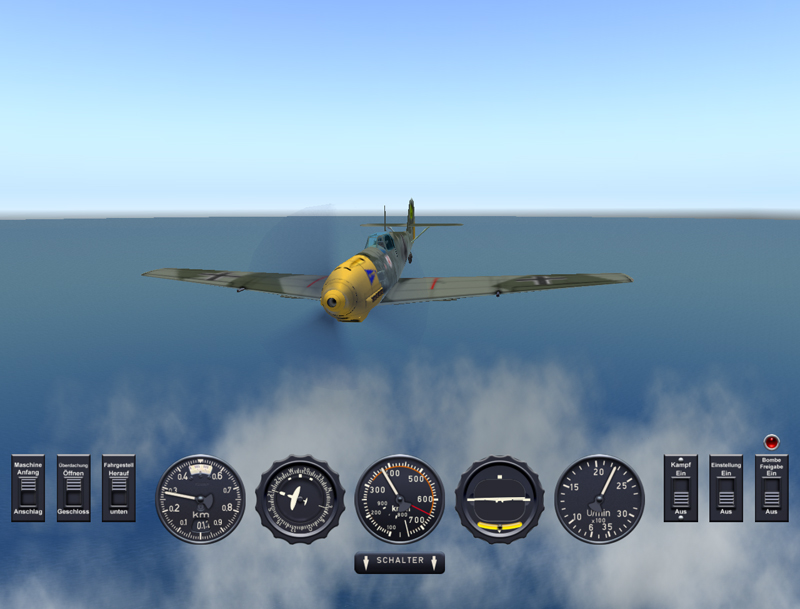Image resolution: width=800 pixels, height=609 pixels.
Task: Toggle the Bombe Freigabe switch
Action: (771, 492)
